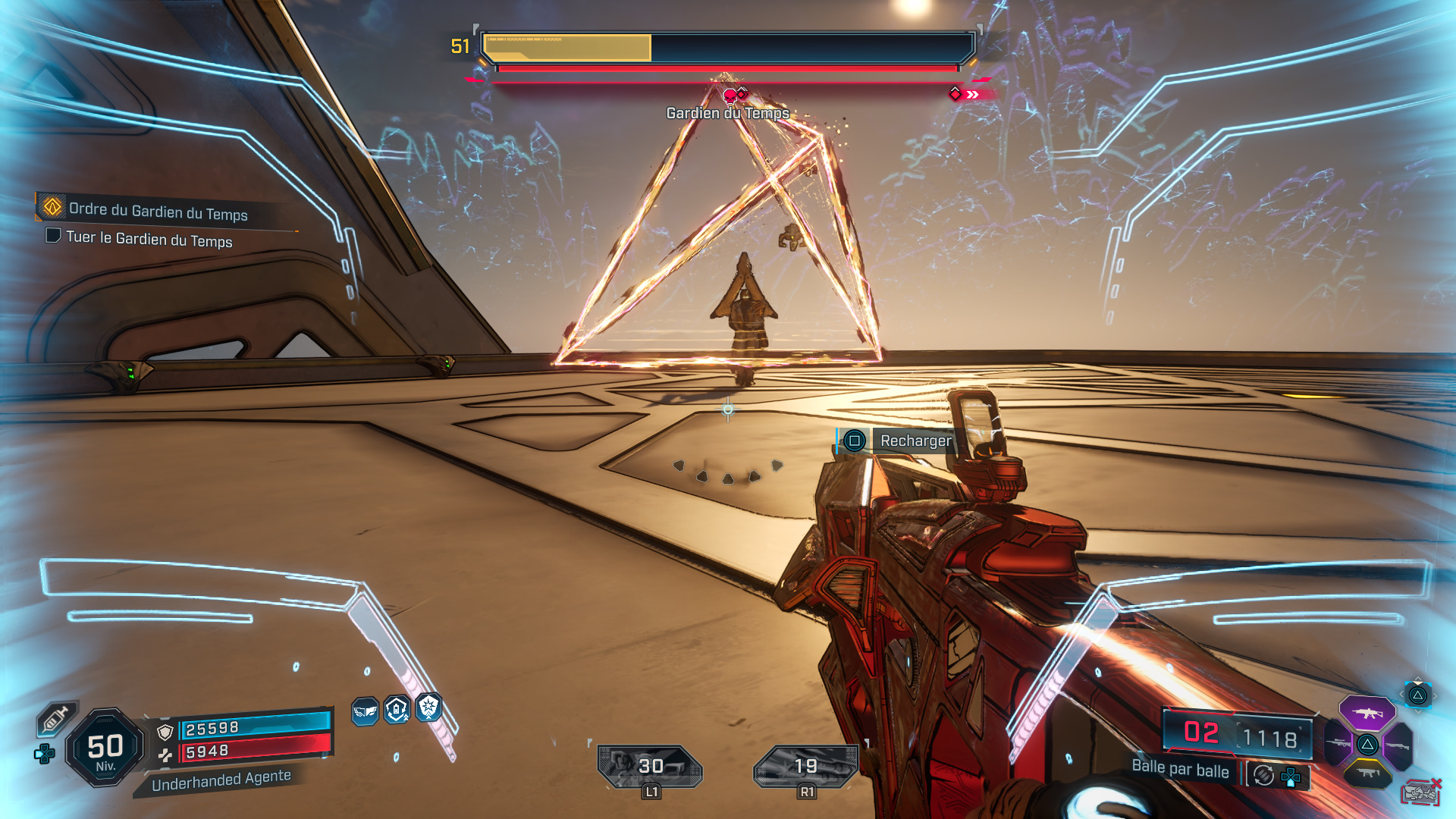Select the assault rifle in the weapon wheel
The height and width of the screenshot is (819, 1456).
click(x=1367, y=713)
